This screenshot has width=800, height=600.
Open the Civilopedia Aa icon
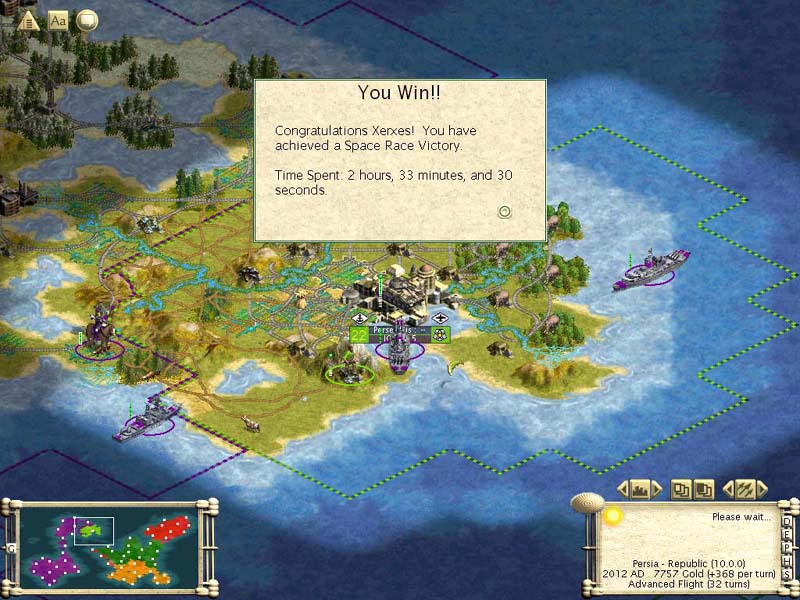coord(58,19)
